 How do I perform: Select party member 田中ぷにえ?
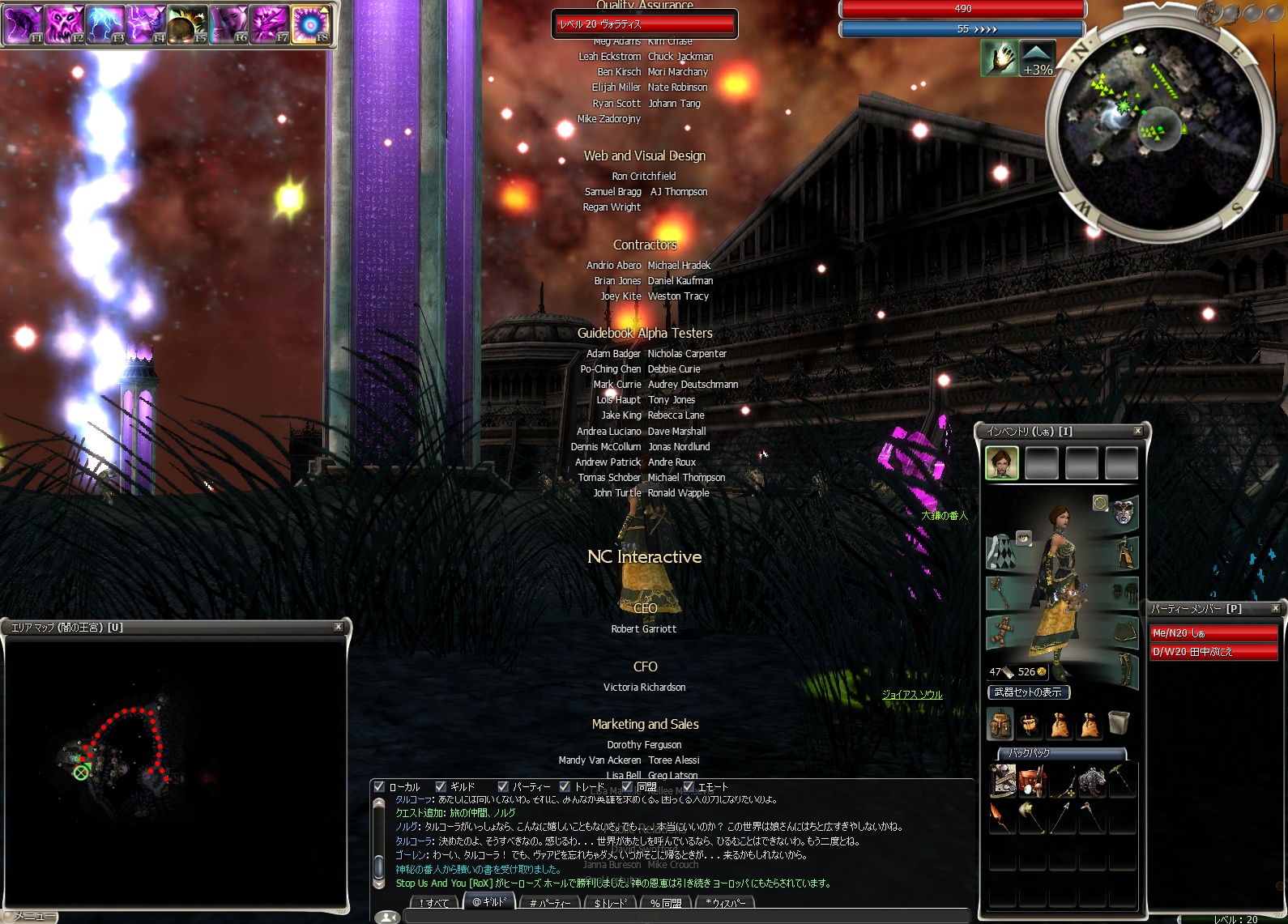[x=1213, y=651]
